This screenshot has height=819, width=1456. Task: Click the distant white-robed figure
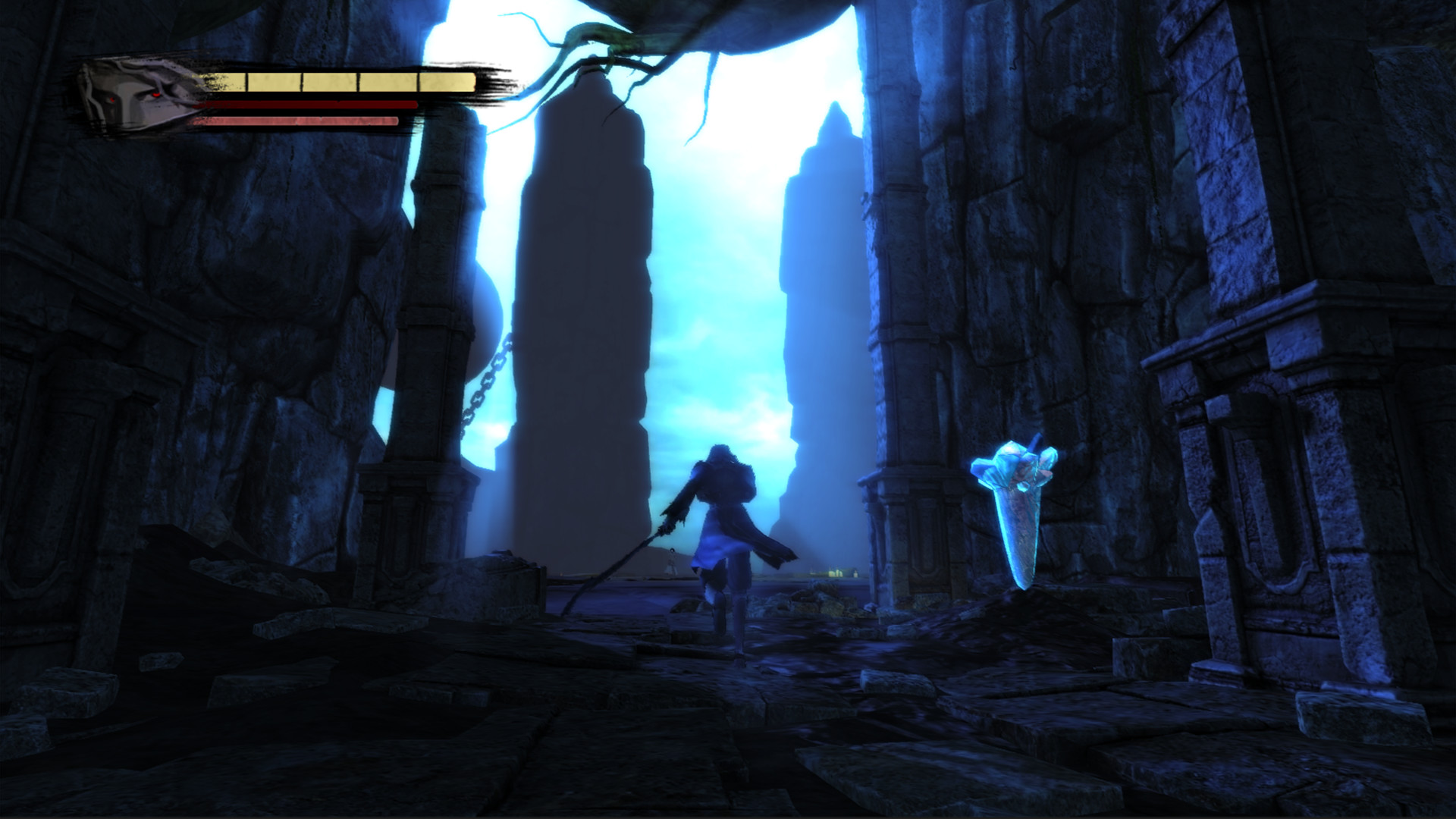click(x=673, y=561)
